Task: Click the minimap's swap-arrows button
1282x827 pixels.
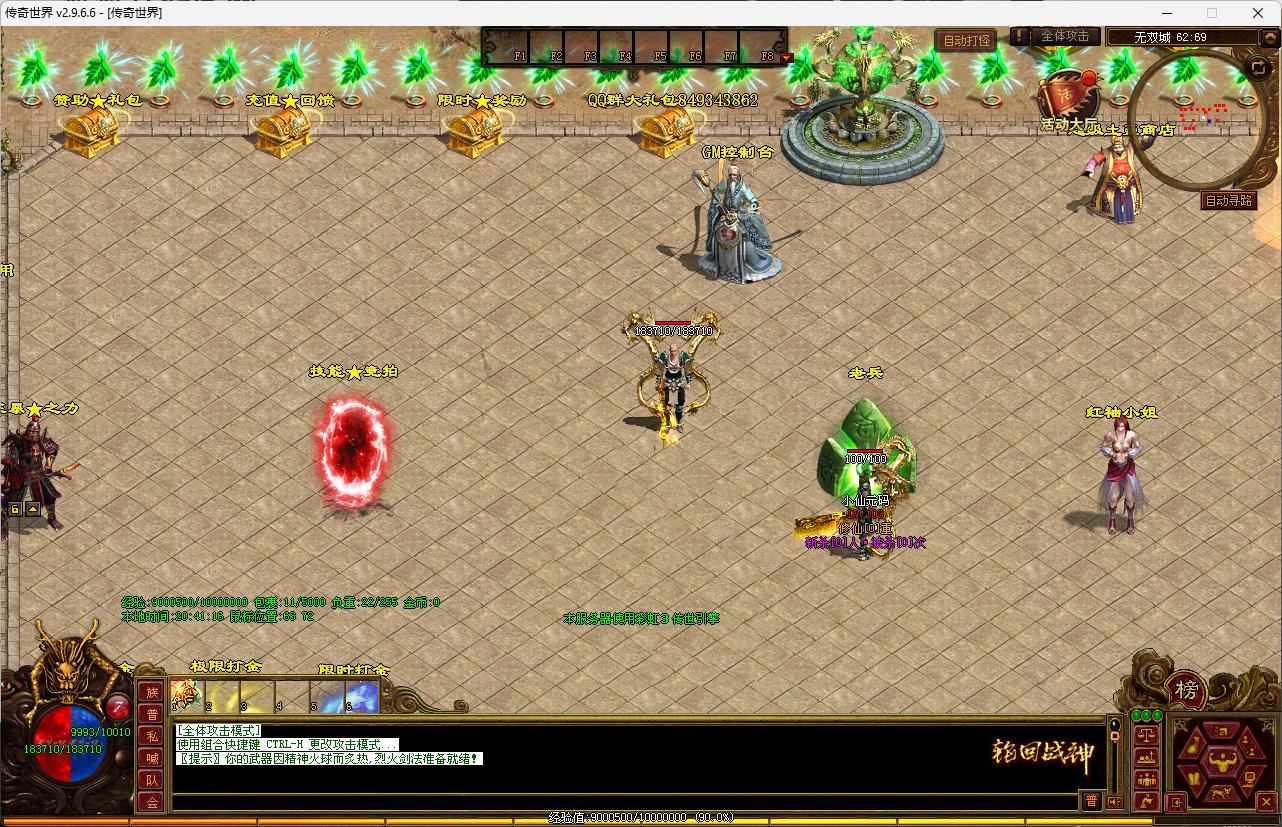Action: pyautogui.click(x=1257, y=67)
